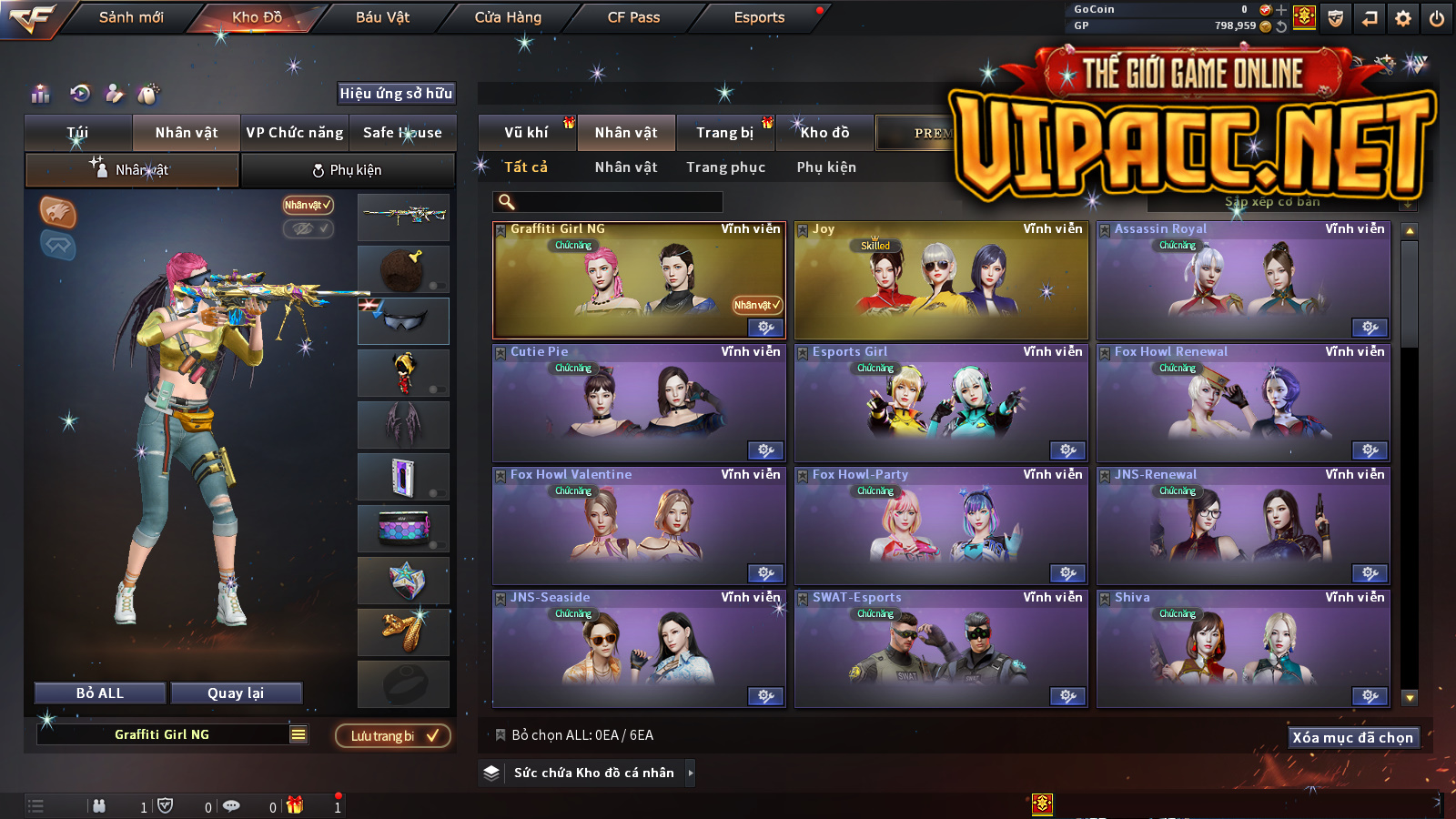Open the Cửa Hàng shop
1456x819 pixels.
(x=508, y=17)
